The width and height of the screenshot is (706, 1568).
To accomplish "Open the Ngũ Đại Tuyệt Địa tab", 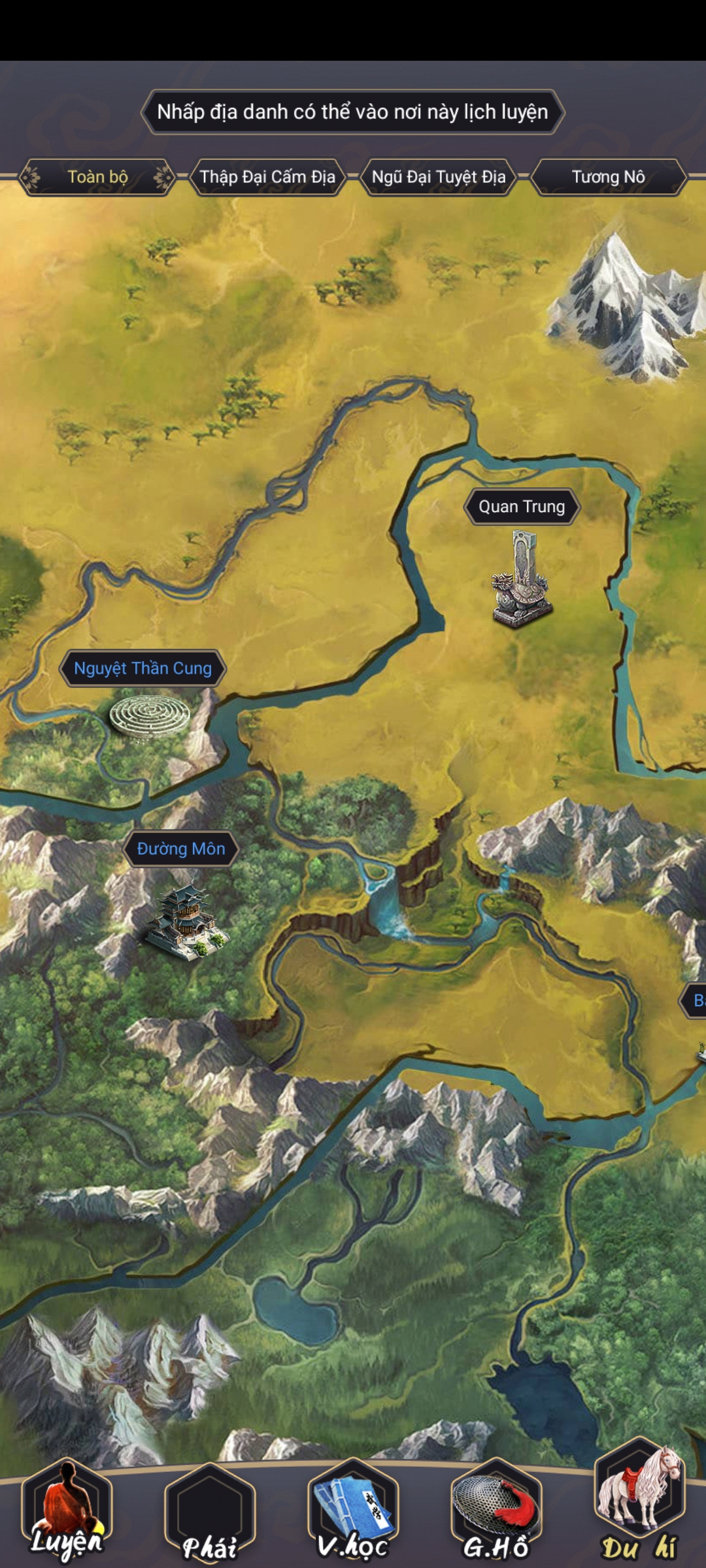I will 439,177.
